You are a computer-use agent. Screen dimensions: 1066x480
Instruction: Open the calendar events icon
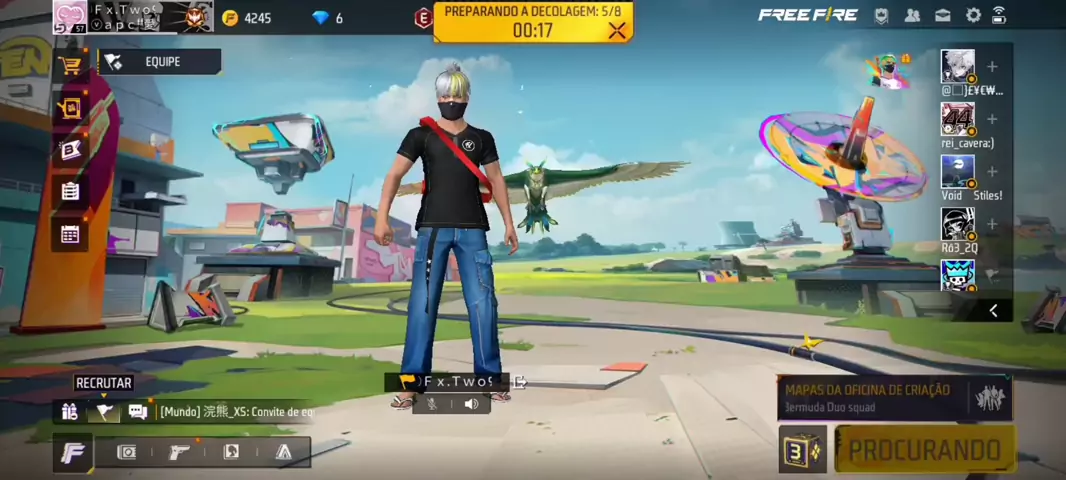pos(70,234)
